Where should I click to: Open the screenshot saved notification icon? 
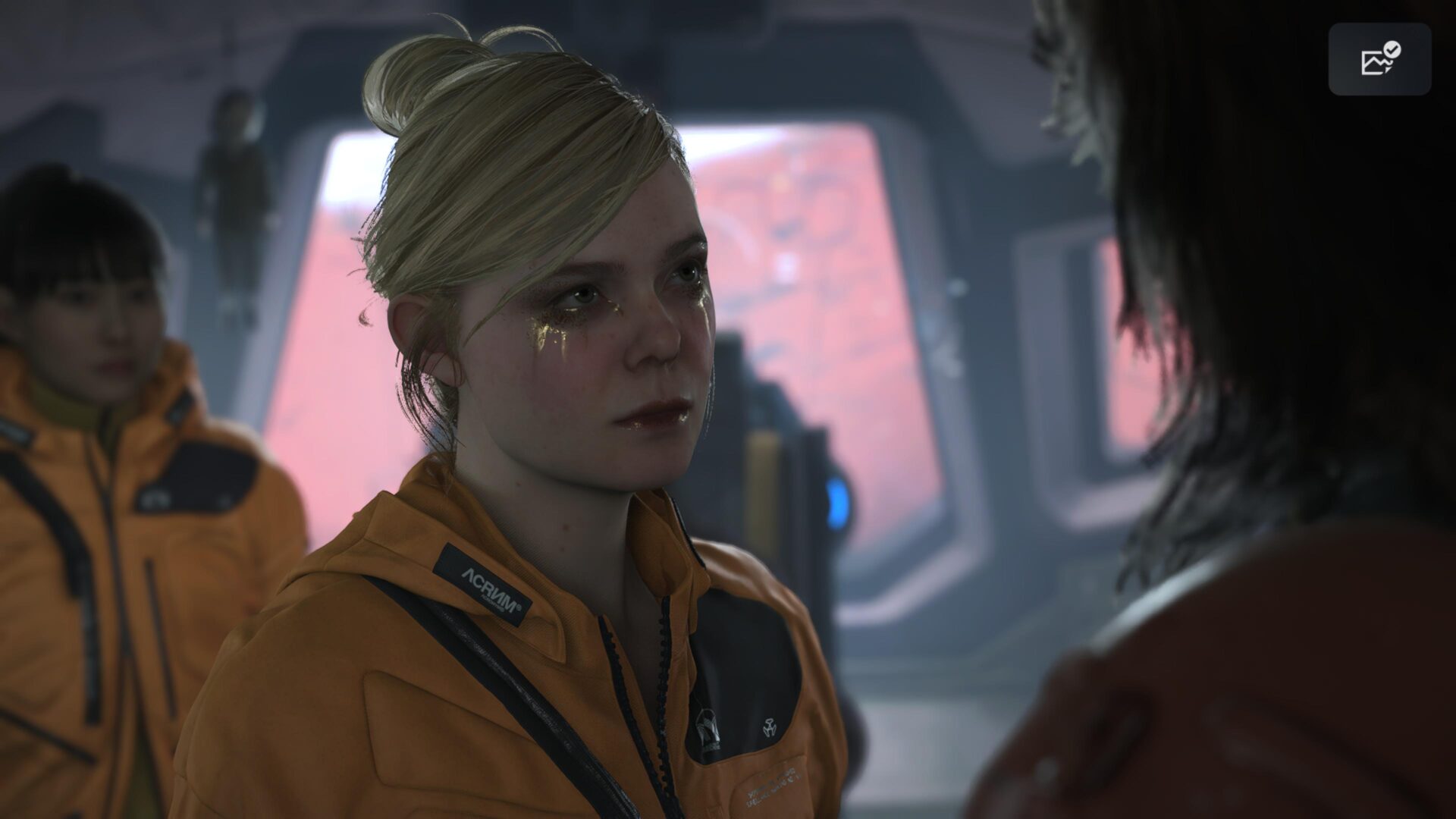(1379, 59)
